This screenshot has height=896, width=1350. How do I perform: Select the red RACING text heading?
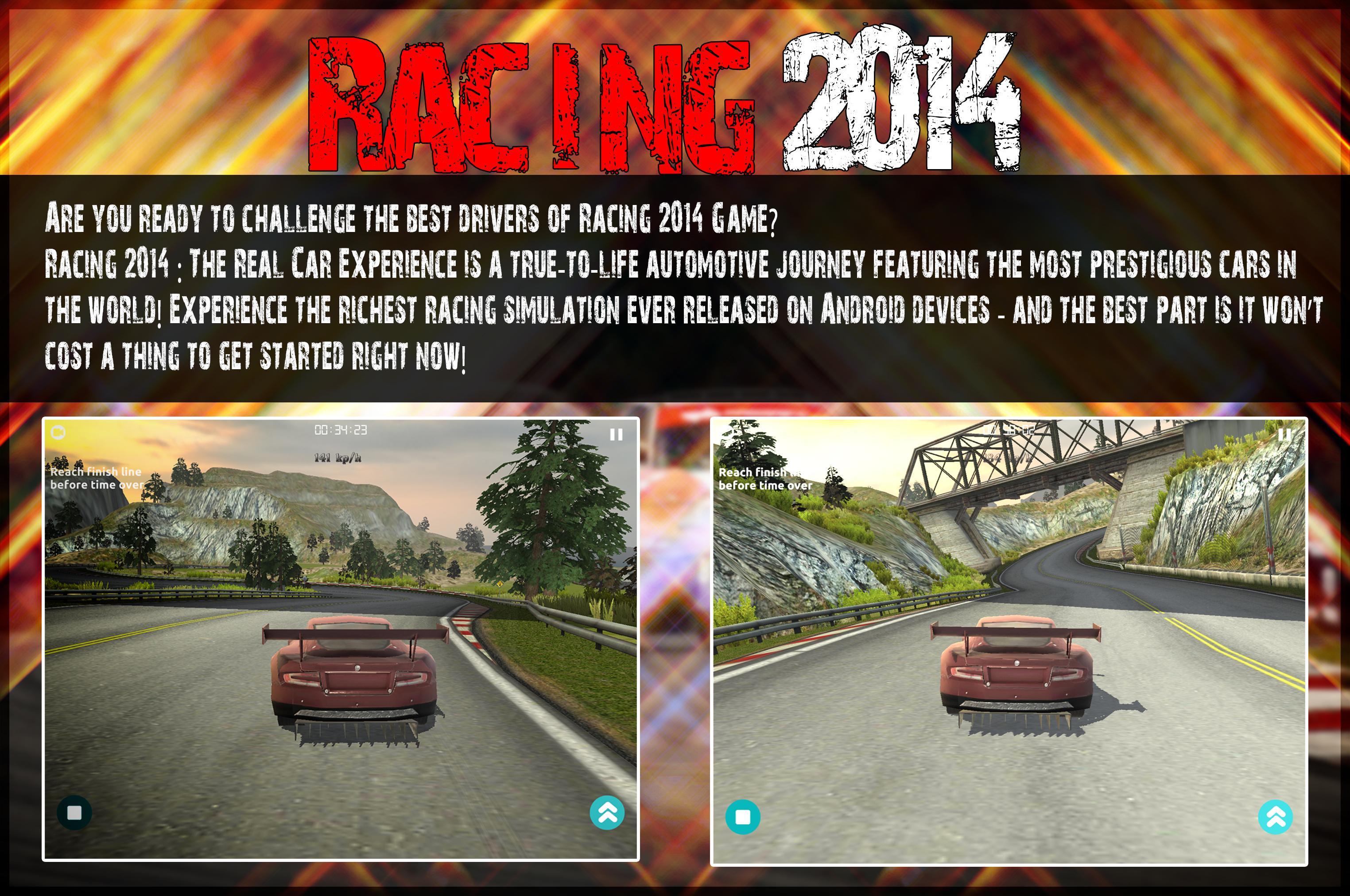pos(531,106)
